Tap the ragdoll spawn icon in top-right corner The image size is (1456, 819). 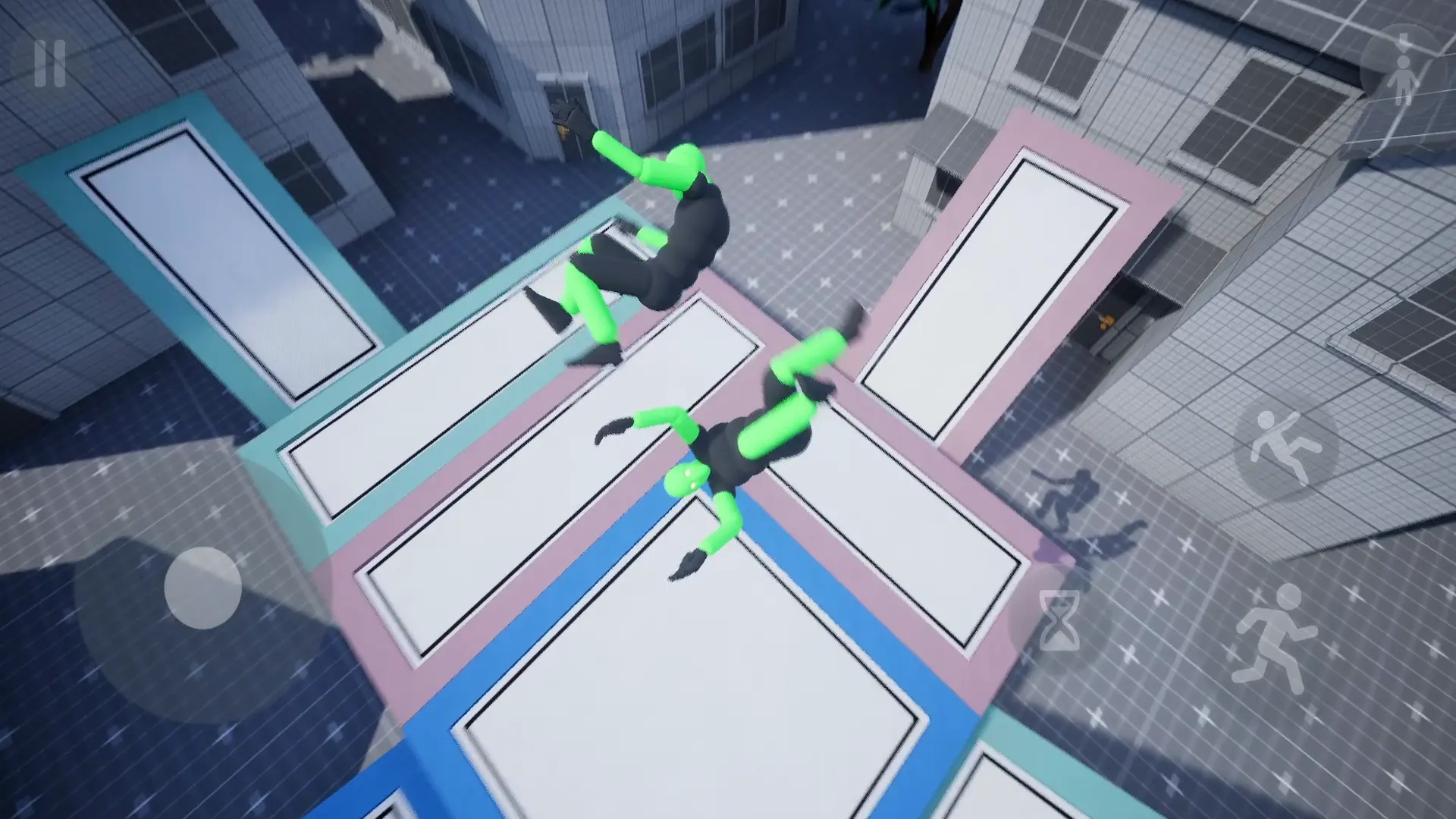click(1403, 64)
